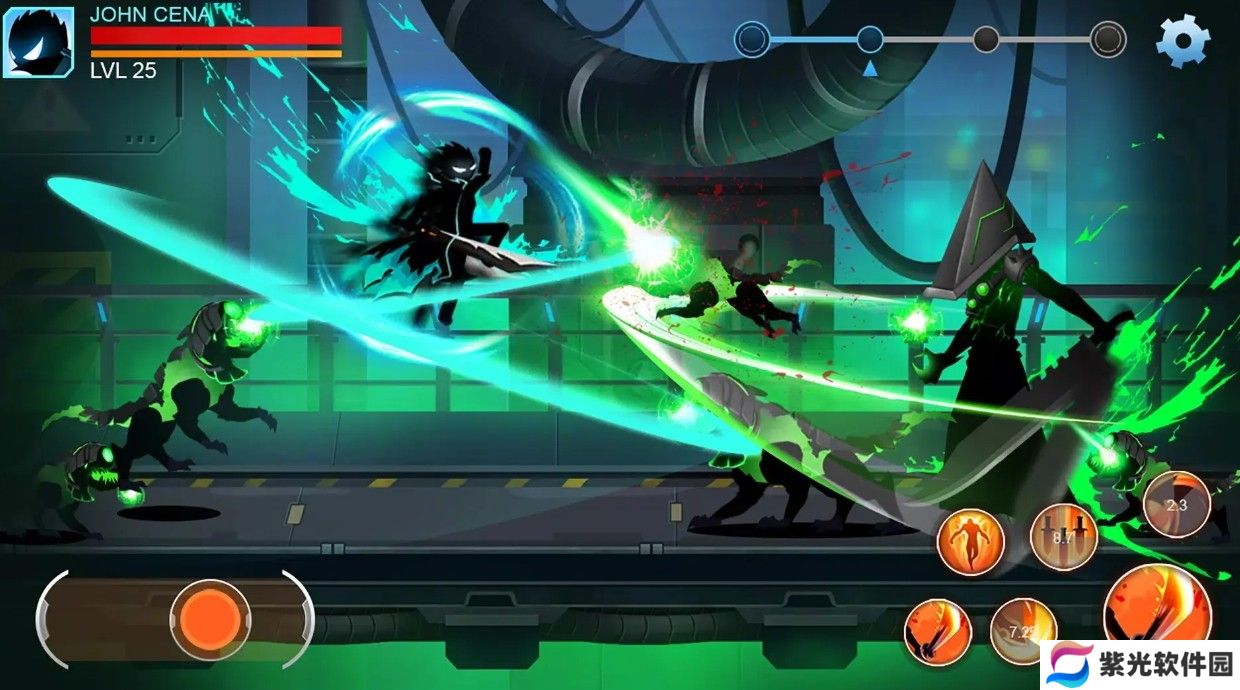Use the small sword slash skill, no cooldown

938,632
